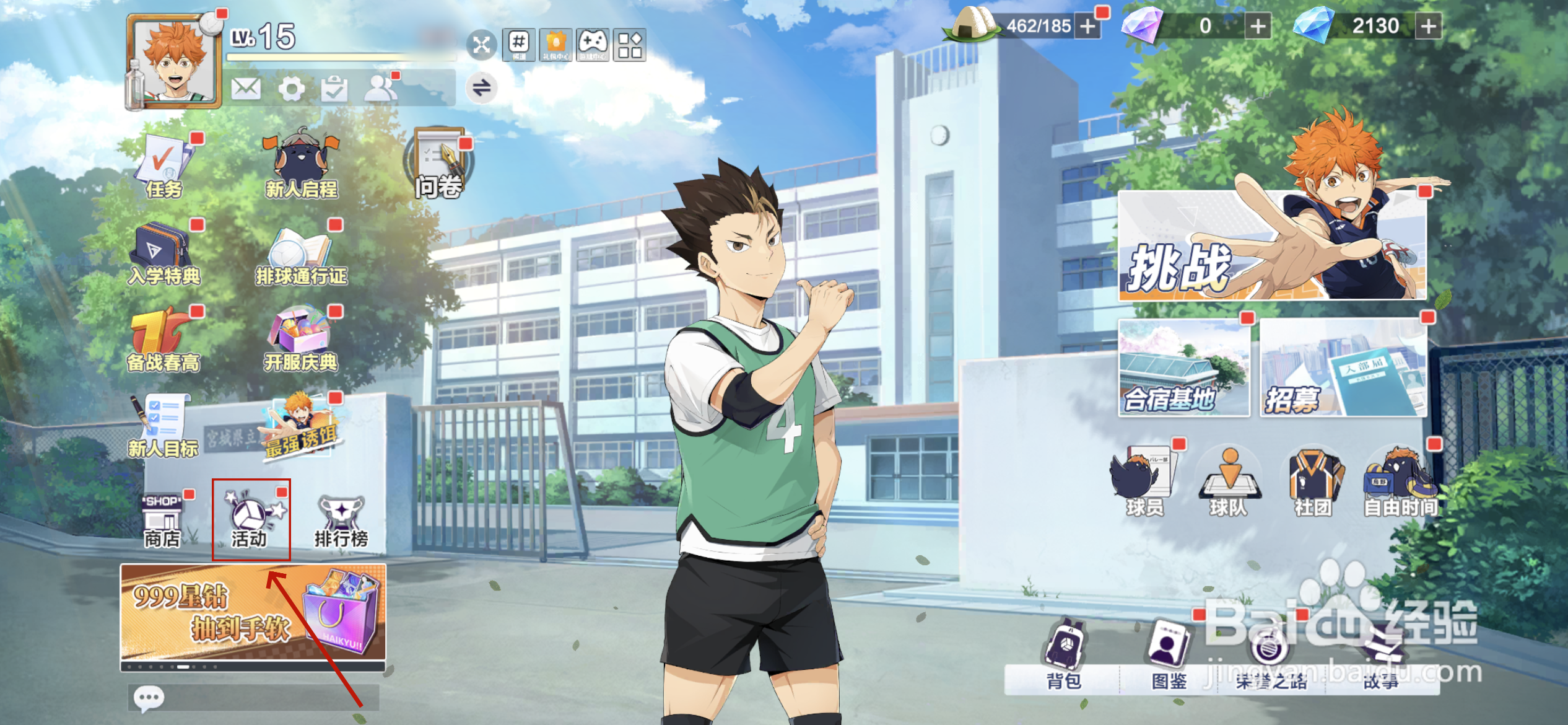Image resolution: width=1568 pixels, height=725 pixels.
Task: Open 排球通行证 battle pass
Action: tap(302, 256)
